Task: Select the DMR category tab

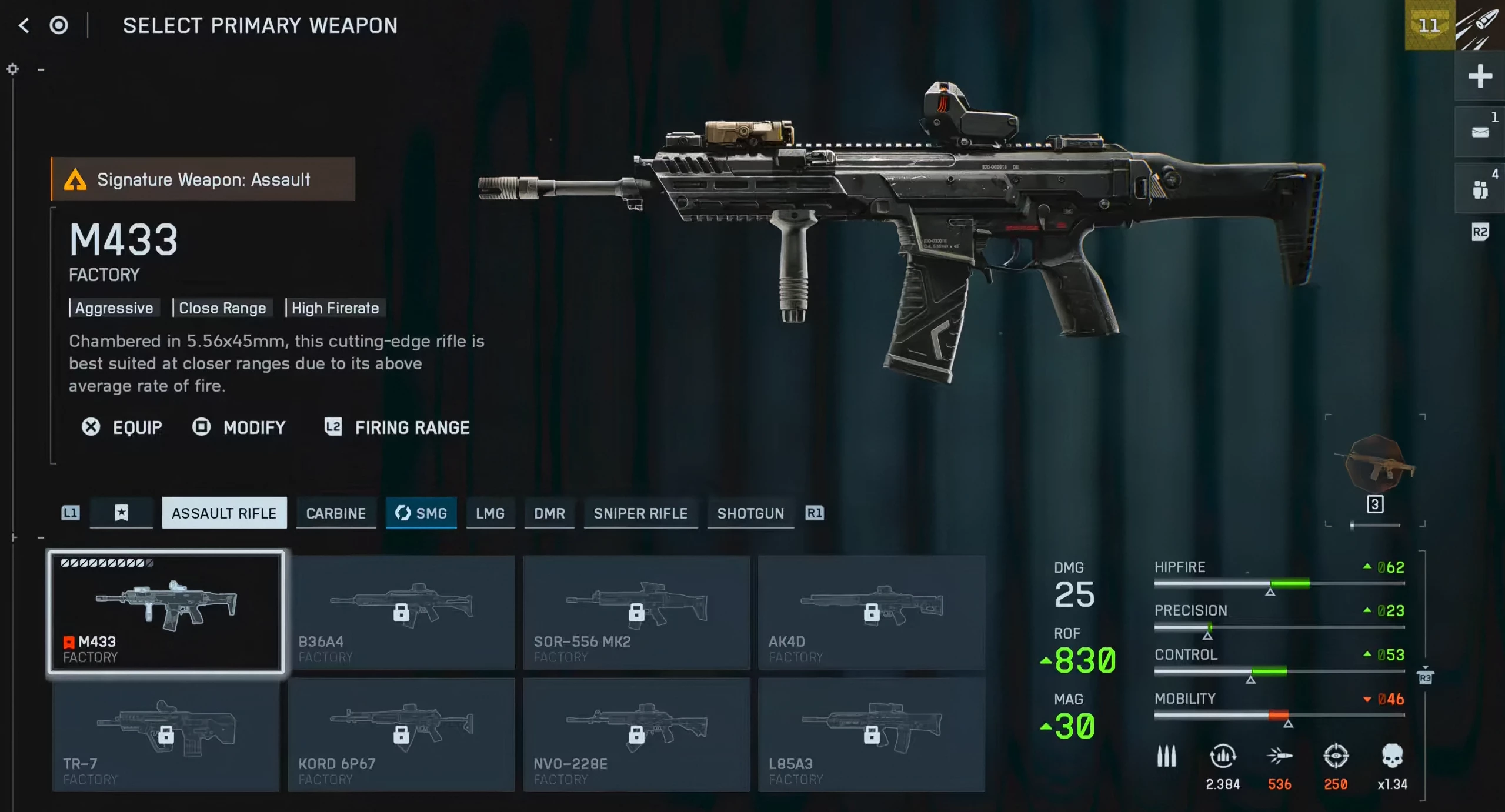Action: (549, 513)
